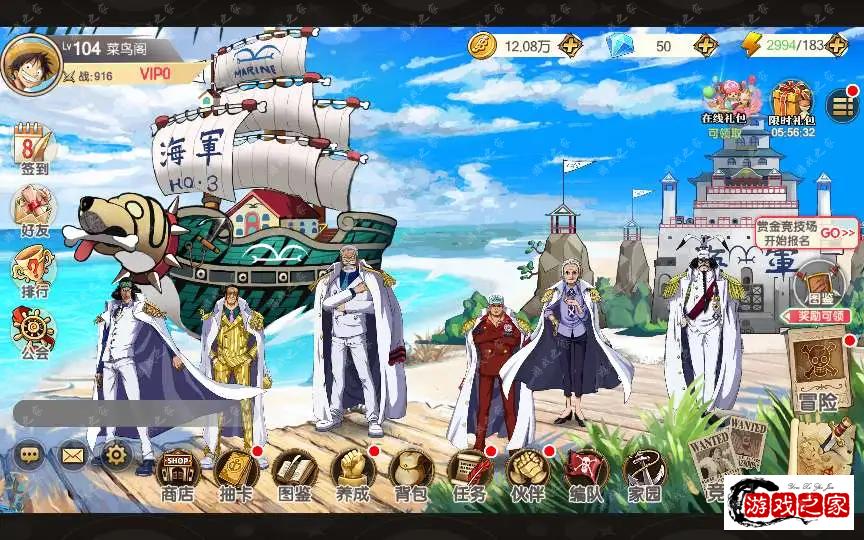Open settings with the gear icon
The image size is (864, 540).
116,456
